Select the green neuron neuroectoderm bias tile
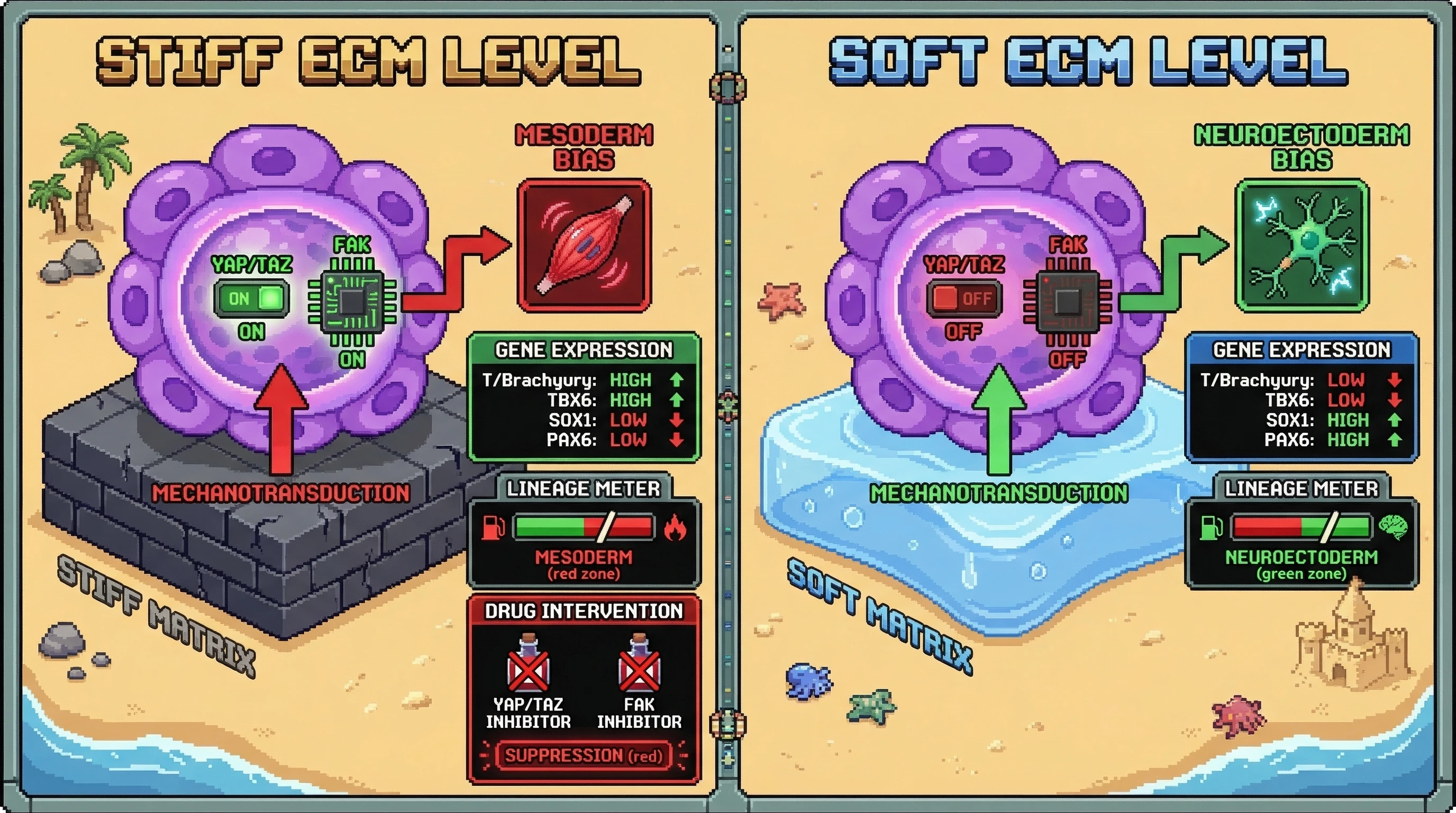This screenshot has height=813, width=1456. coord(1302,246)
